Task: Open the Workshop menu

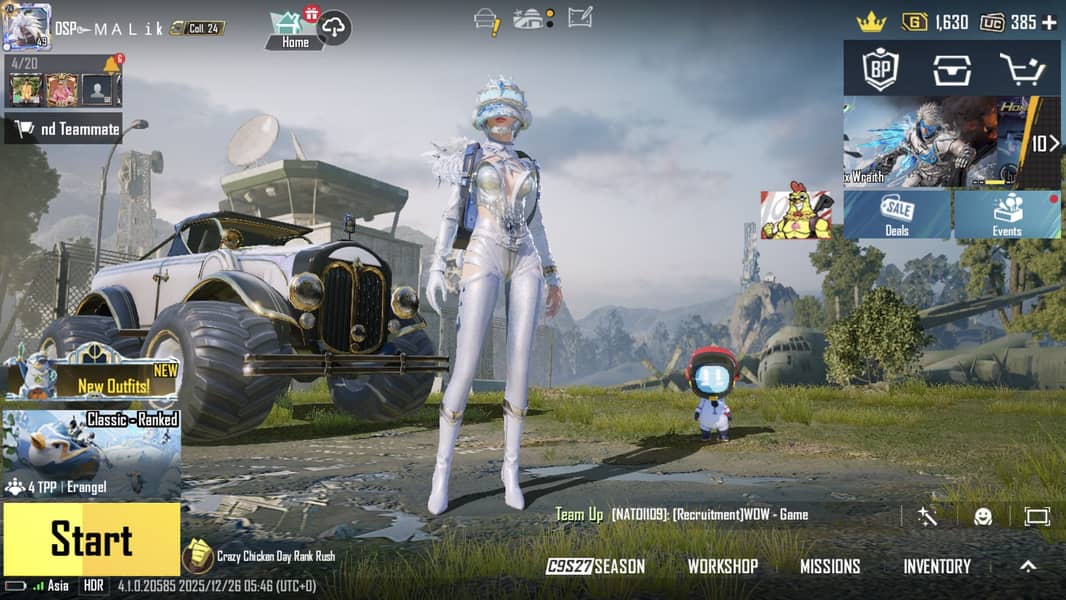Action: tap(722, 567)
